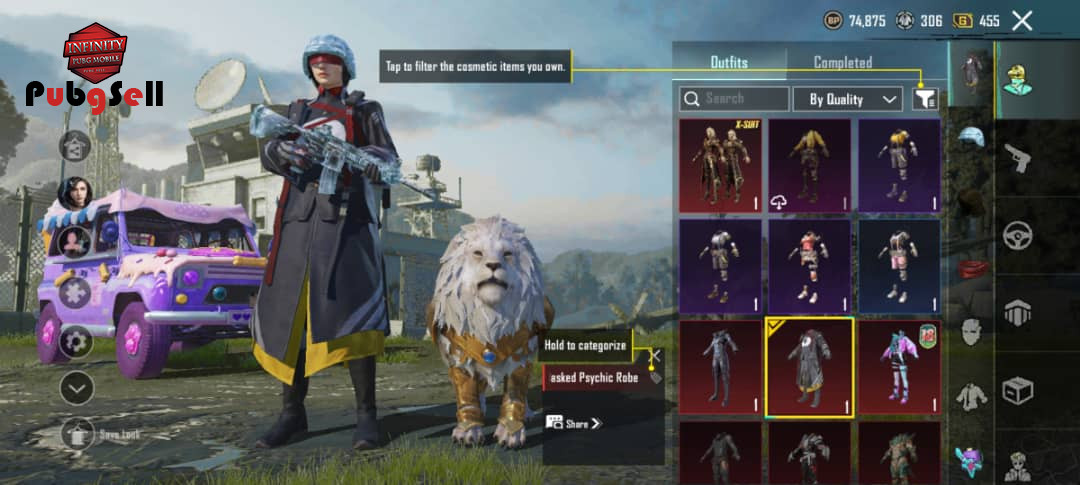Open the box crate category
This screenshot has height=485, width=1080.
[1018, 389]
